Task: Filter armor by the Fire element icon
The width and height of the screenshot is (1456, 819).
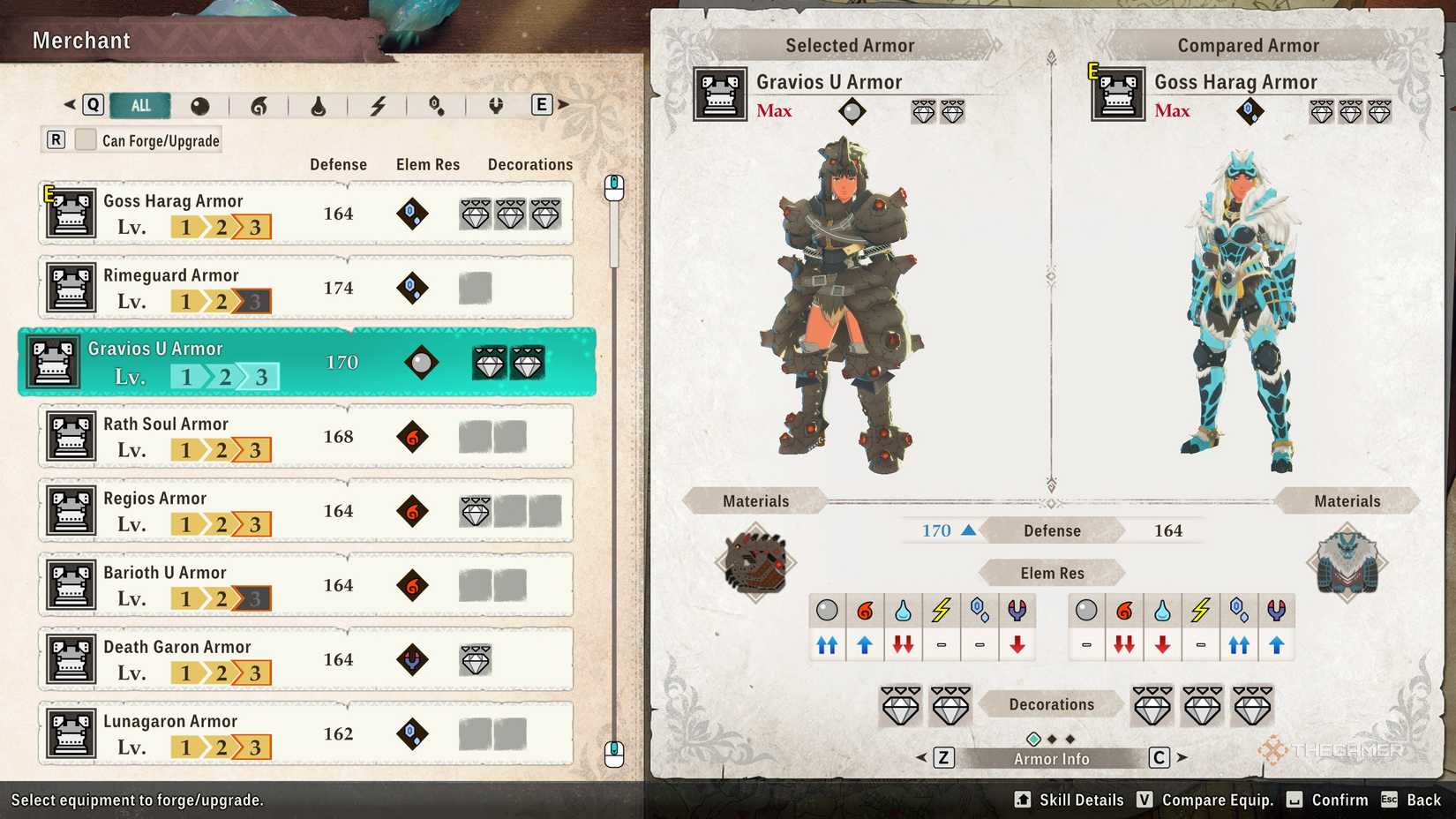Action: pos(260,105)
